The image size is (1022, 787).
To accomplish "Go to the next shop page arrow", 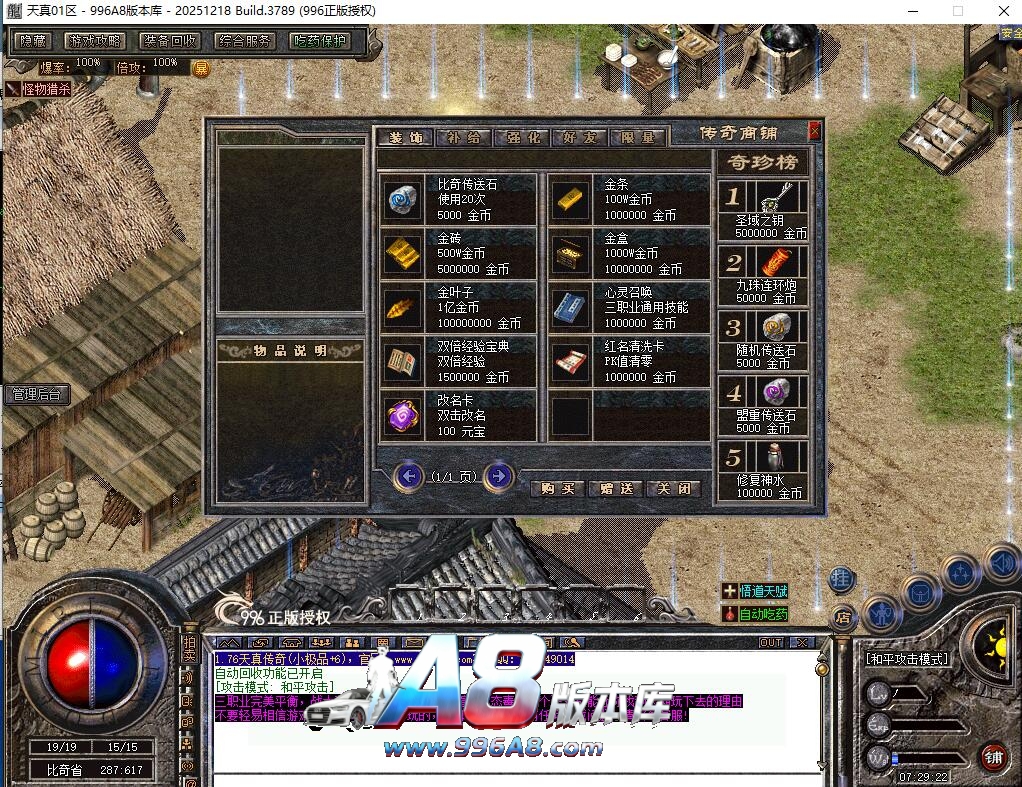I will tap(498, 476).
